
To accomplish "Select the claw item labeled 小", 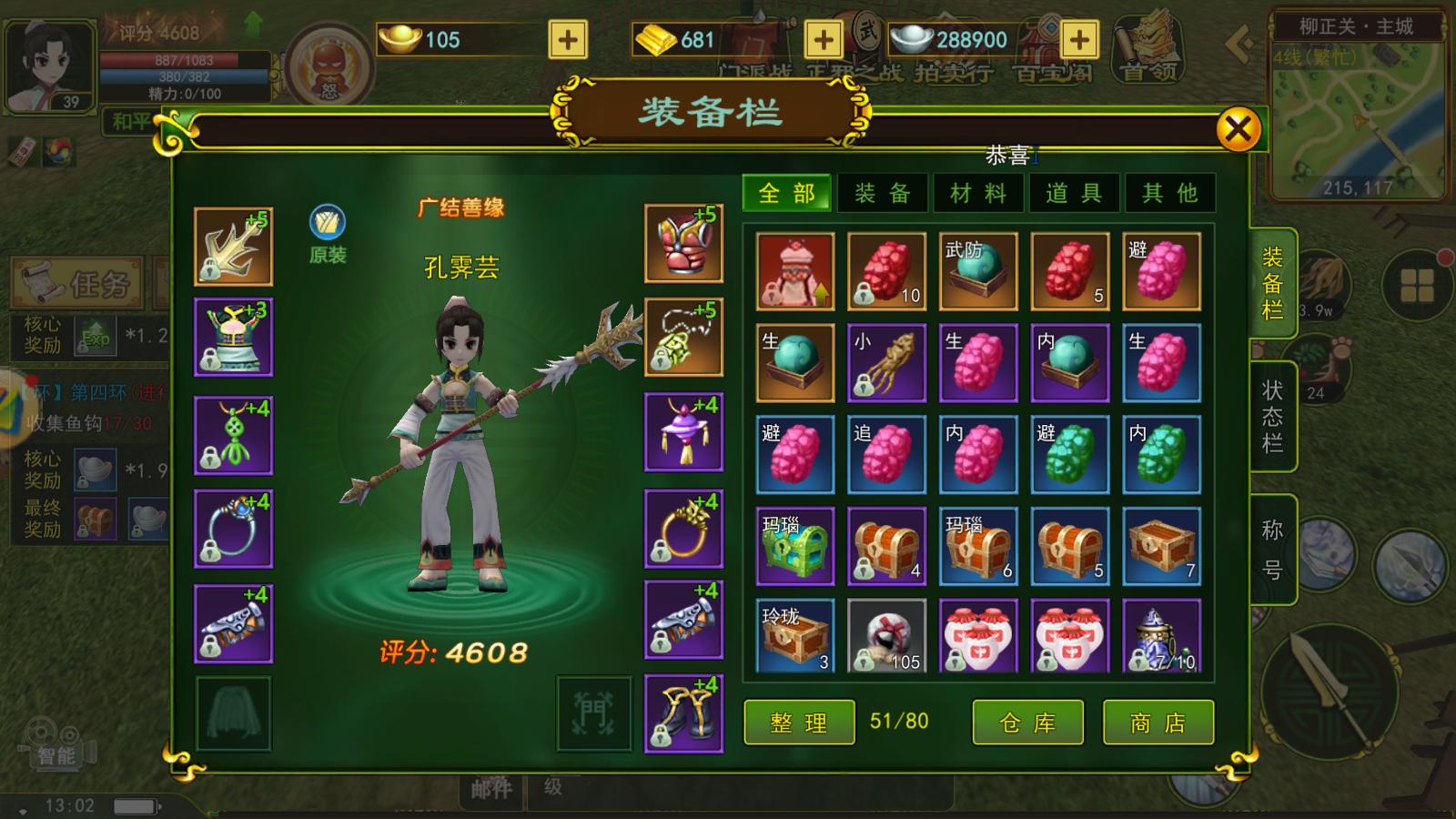I will [886, 363].
